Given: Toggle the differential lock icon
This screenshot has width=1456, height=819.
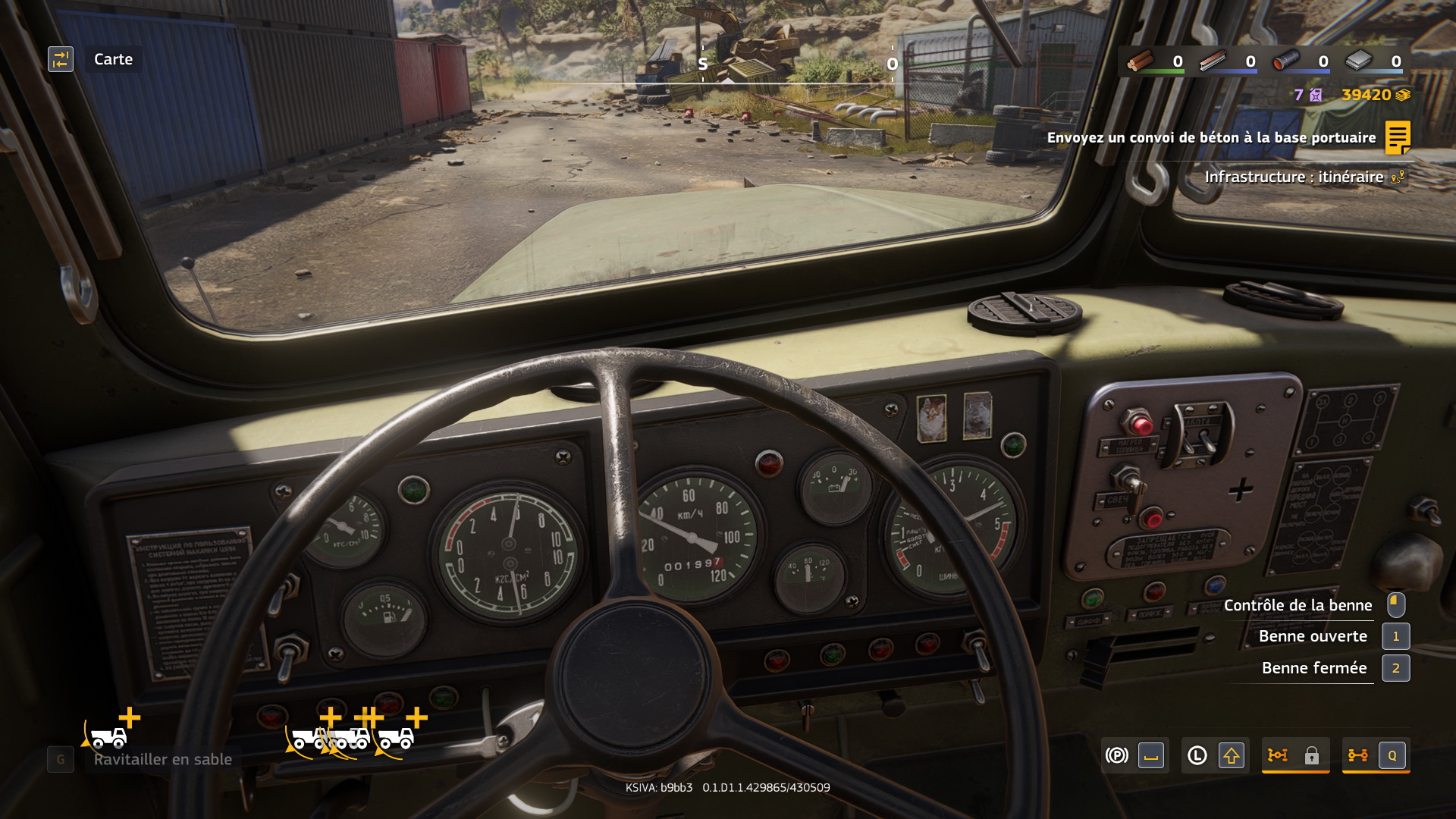Looking at the screenshot, I should 1279,755.
